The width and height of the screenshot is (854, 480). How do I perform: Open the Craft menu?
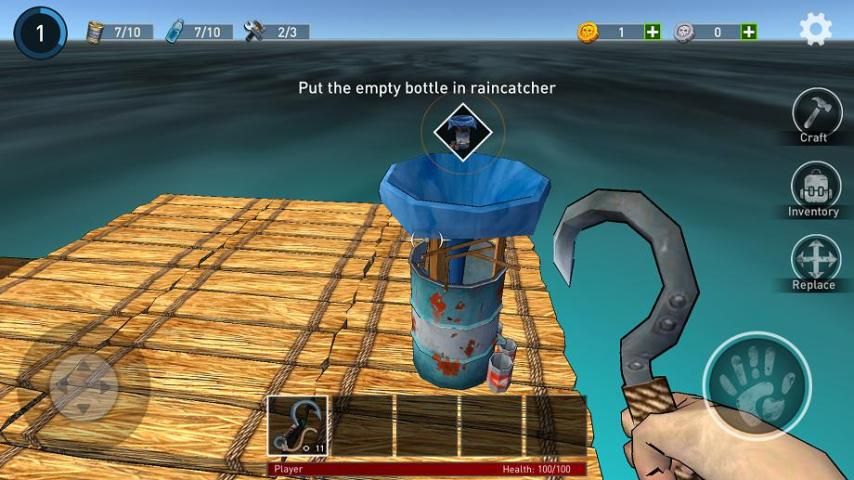tap(813, 111)
